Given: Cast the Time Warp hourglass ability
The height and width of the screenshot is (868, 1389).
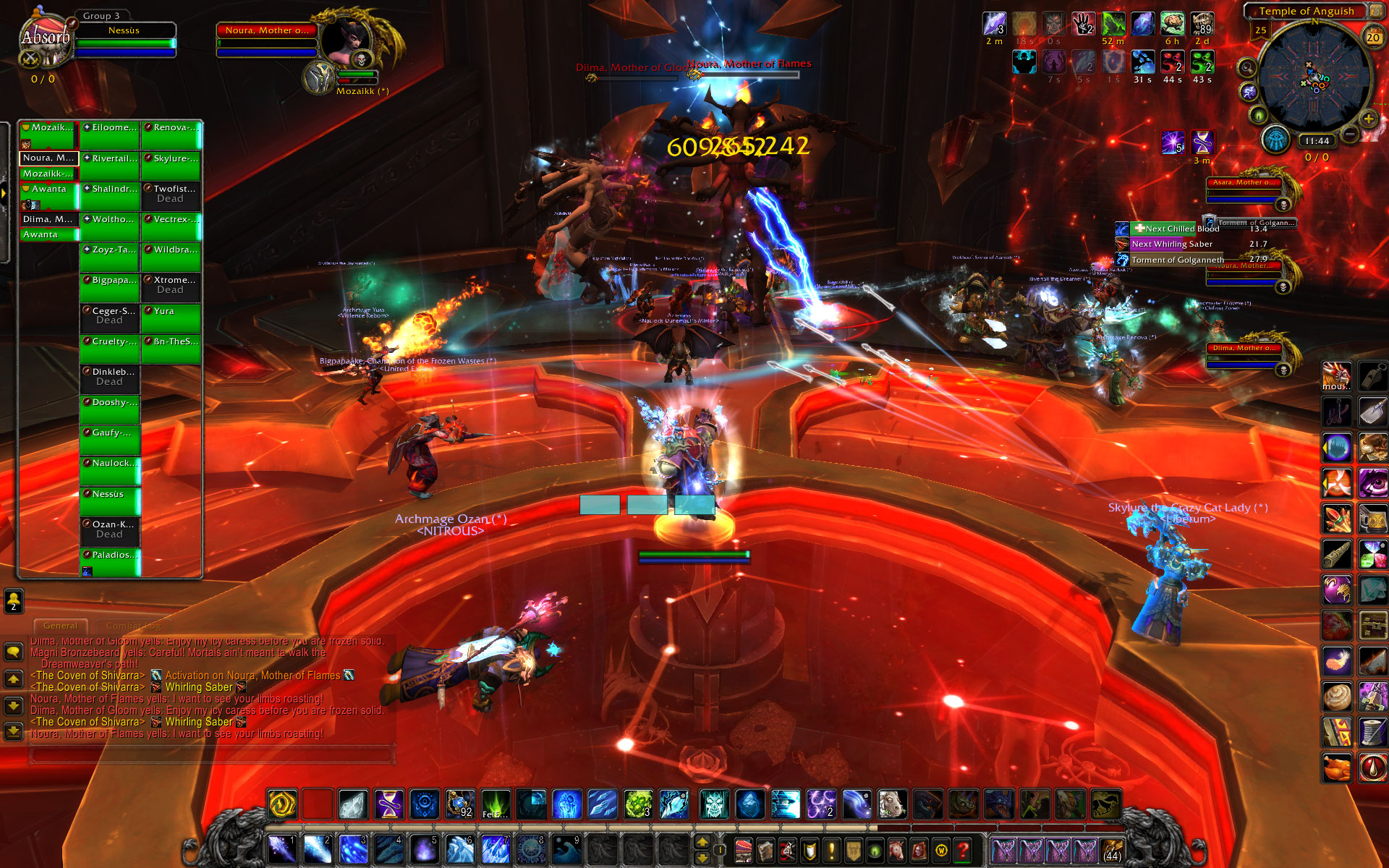Looking at the screenshot, I should click(389, 804).
